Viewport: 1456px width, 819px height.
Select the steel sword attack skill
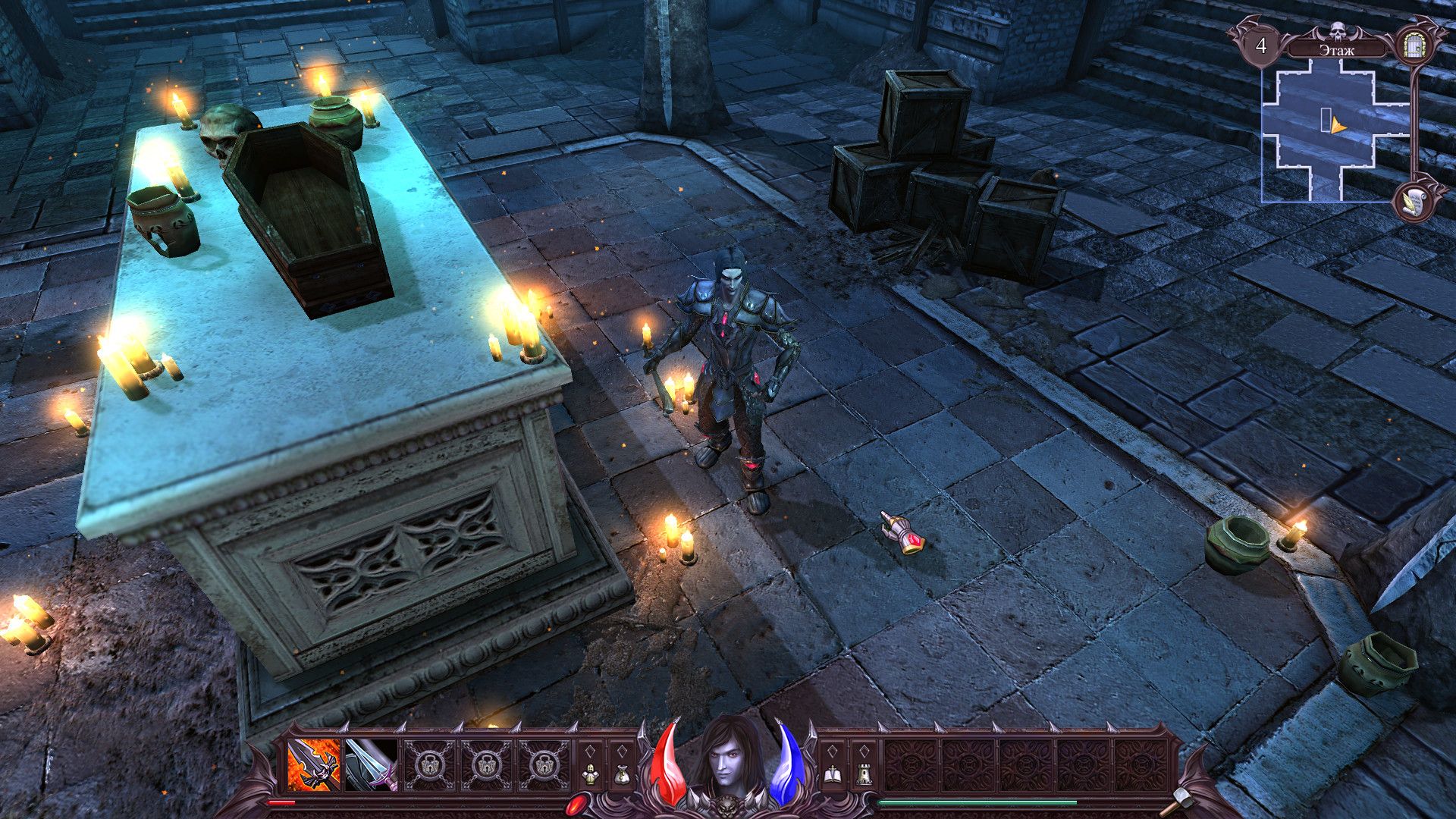(371, 765)
